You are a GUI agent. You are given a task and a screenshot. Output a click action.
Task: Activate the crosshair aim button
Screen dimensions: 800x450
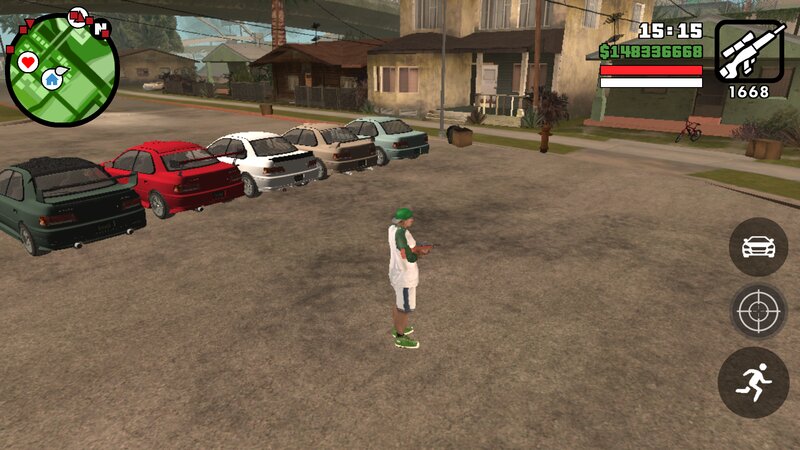point(758,312)
